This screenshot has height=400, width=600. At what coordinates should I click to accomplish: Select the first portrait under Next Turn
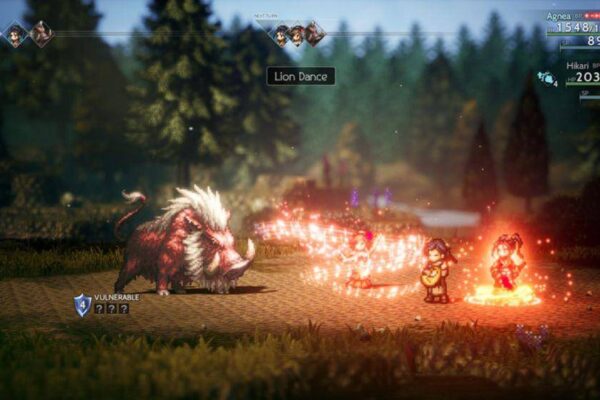point(282,35)
